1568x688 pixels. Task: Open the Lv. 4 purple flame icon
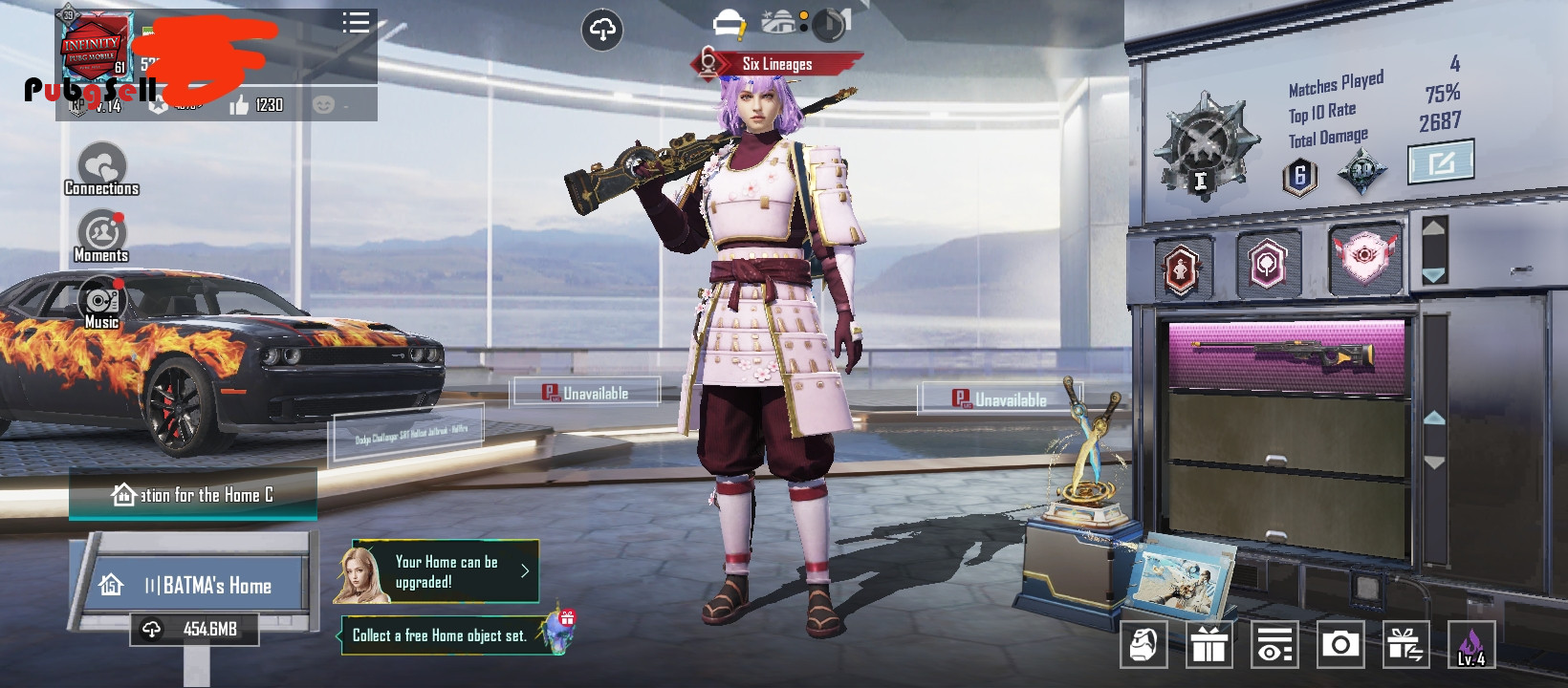click(x=1471, y=645)
